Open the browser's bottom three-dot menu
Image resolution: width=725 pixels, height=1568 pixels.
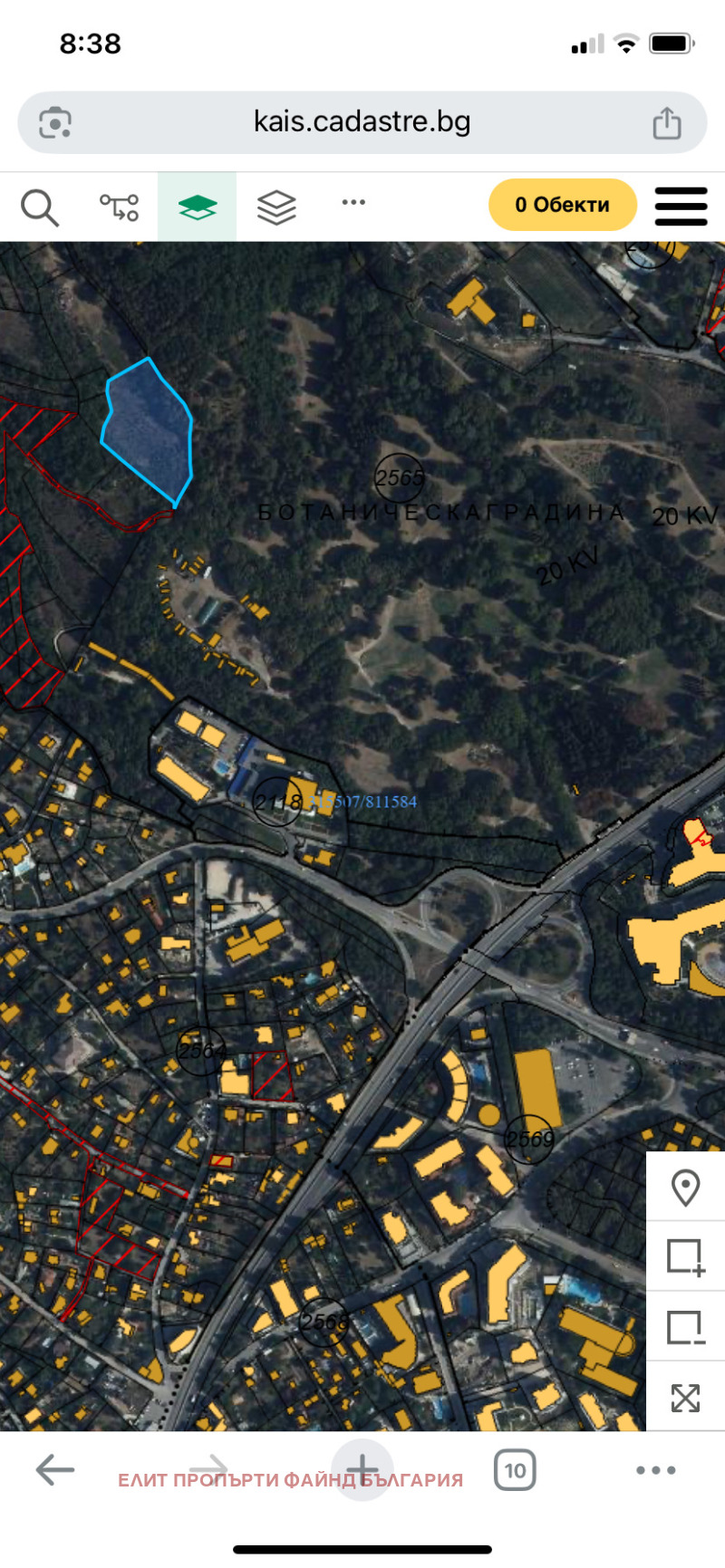tap(655, 1470)
